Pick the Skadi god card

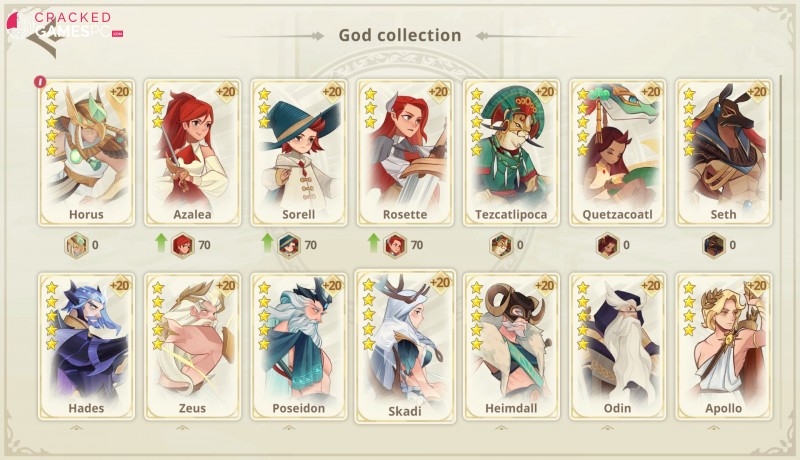[x=405, y=345]
